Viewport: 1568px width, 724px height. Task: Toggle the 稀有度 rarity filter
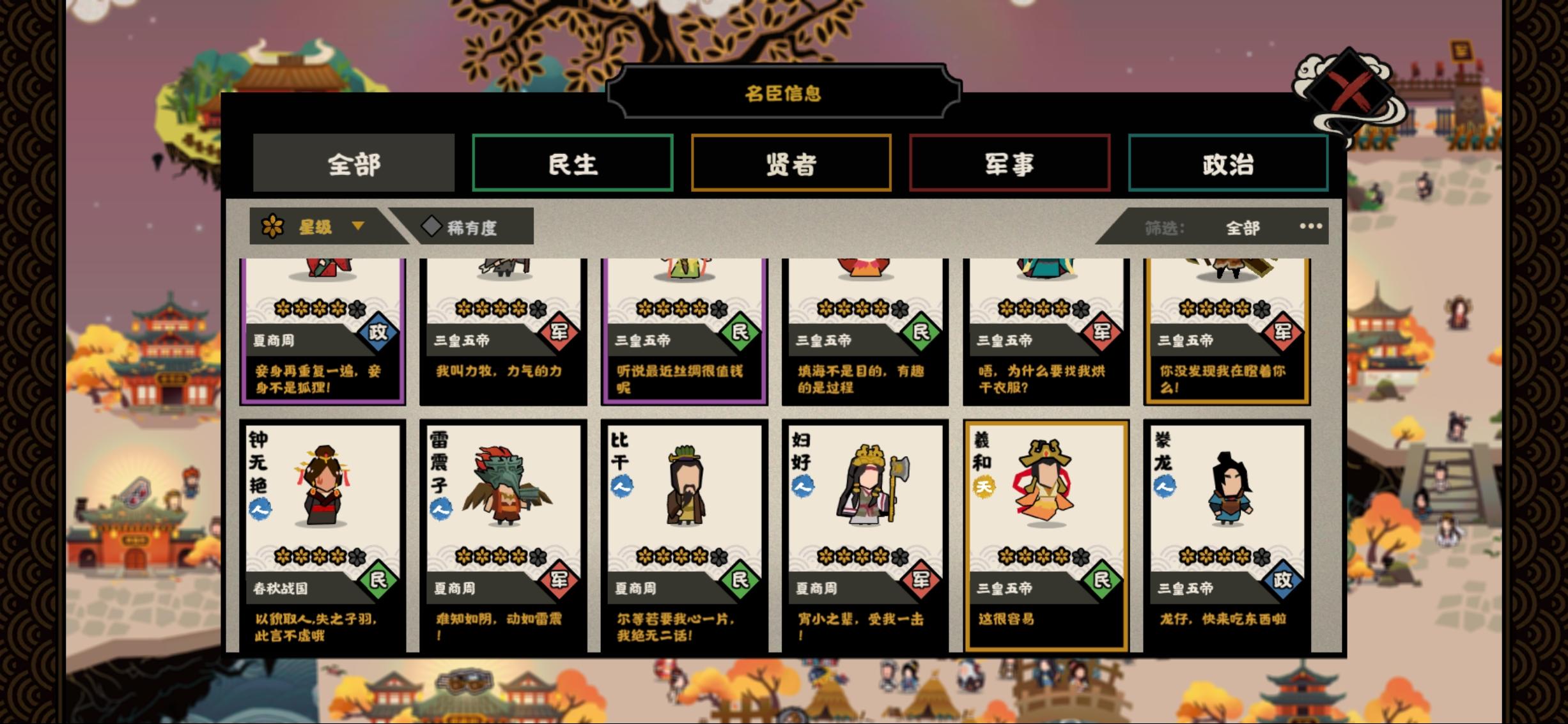[x=476, y=226]
